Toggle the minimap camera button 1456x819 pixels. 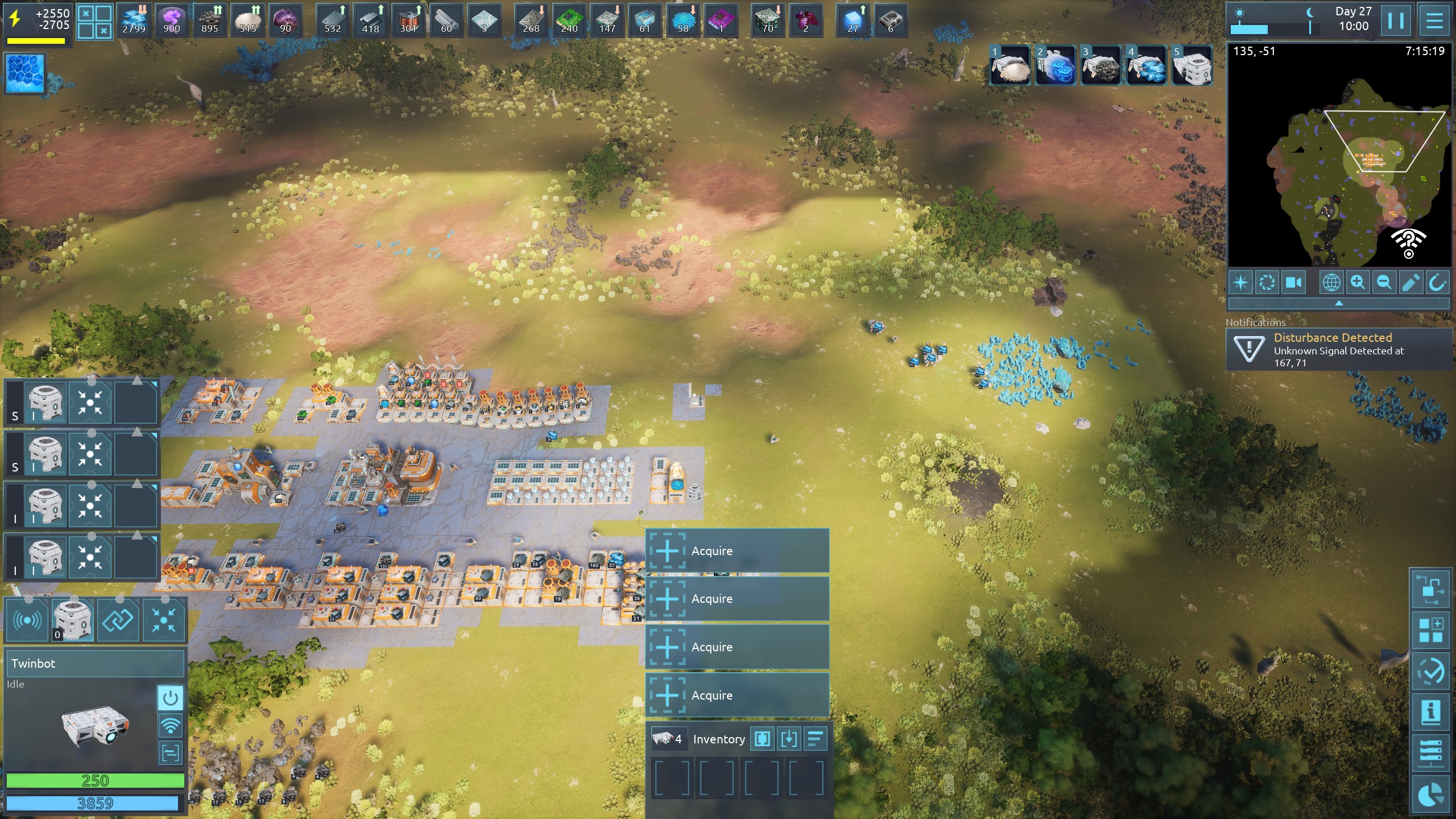(1294, 283)
